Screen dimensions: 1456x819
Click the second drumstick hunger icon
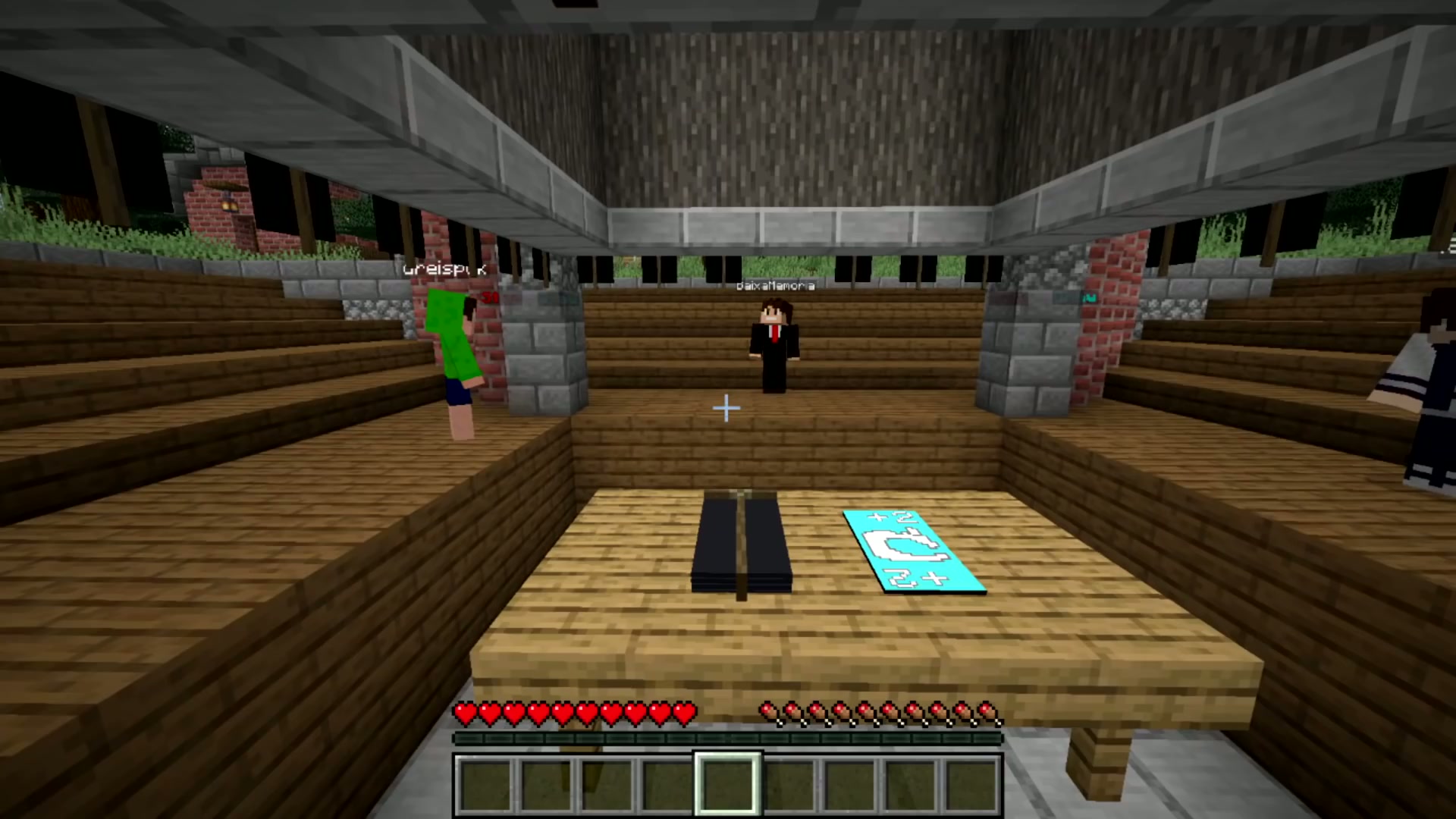(792, 711)
